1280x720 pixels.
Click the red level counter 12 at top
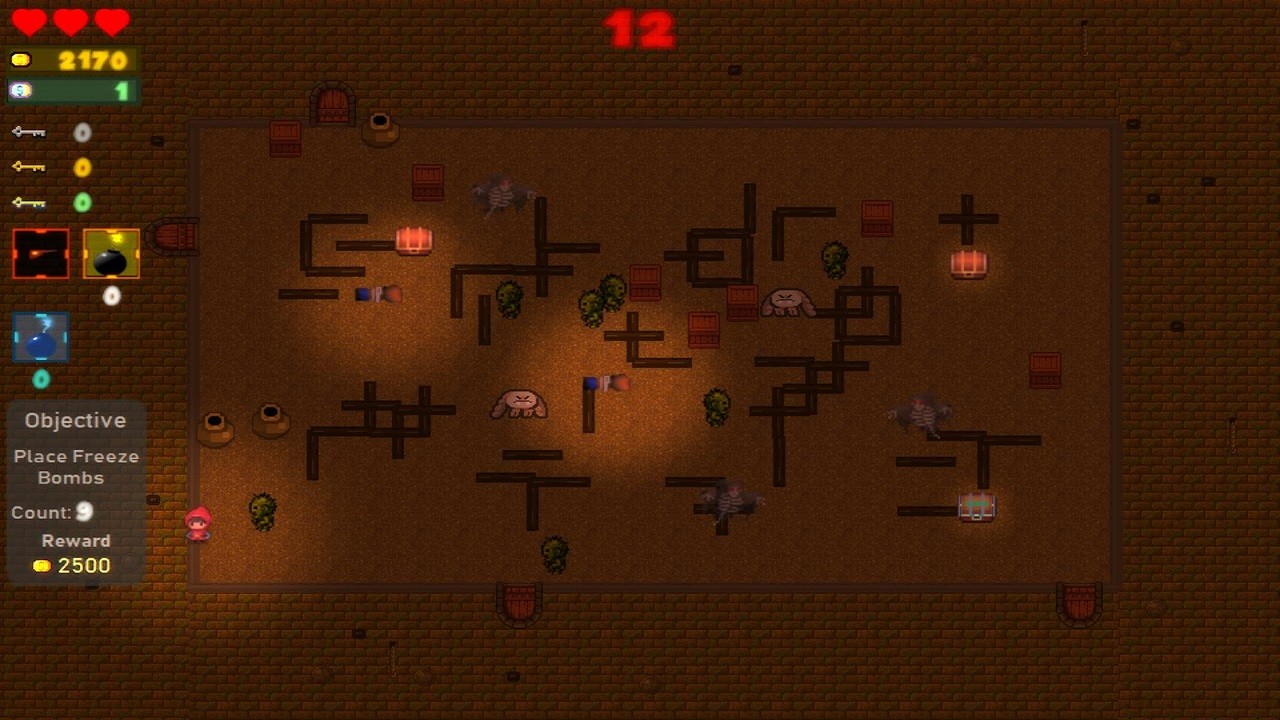[640, 29]
